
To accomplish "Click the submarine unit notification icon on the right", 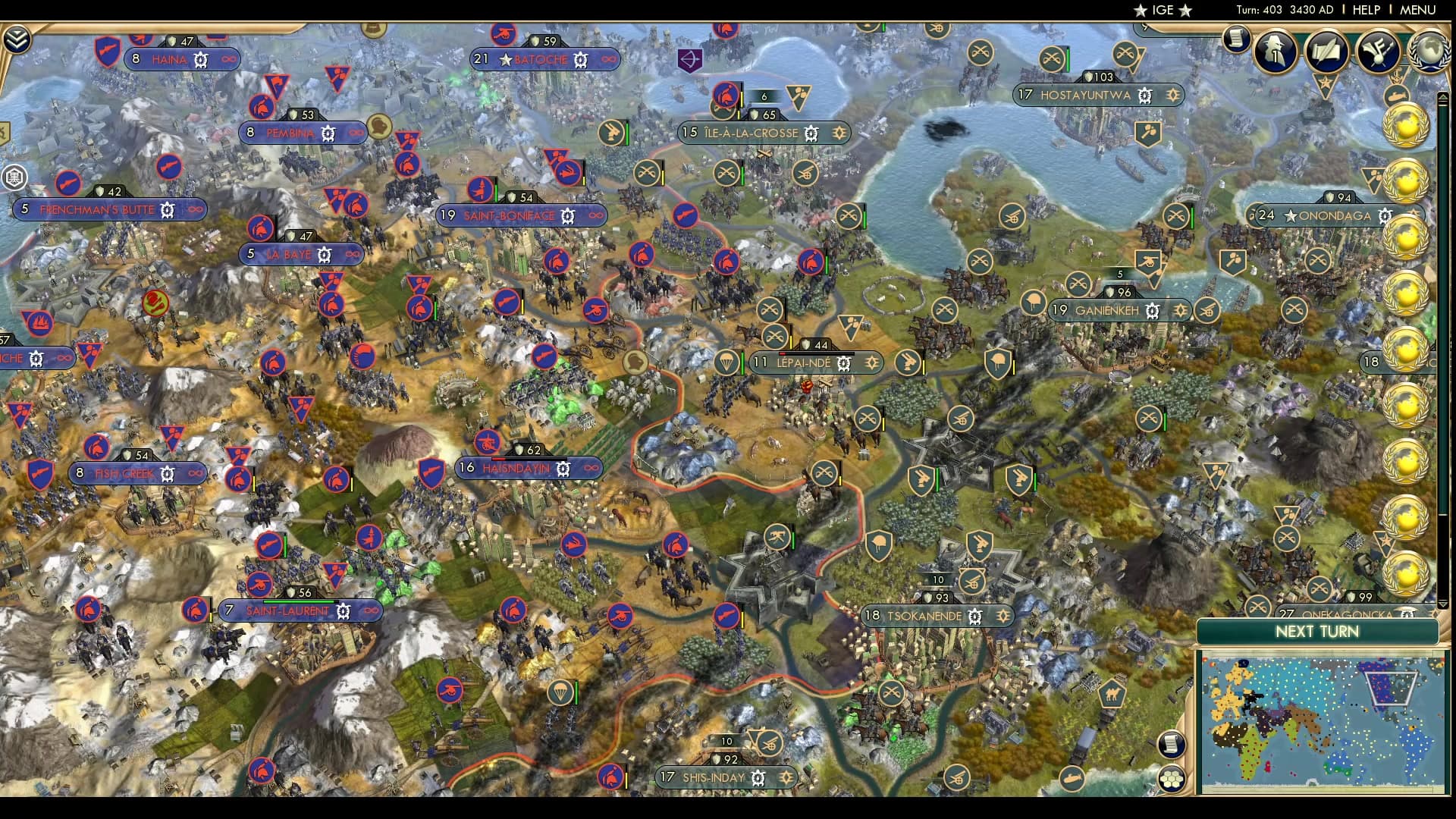I will (1396, 93).
